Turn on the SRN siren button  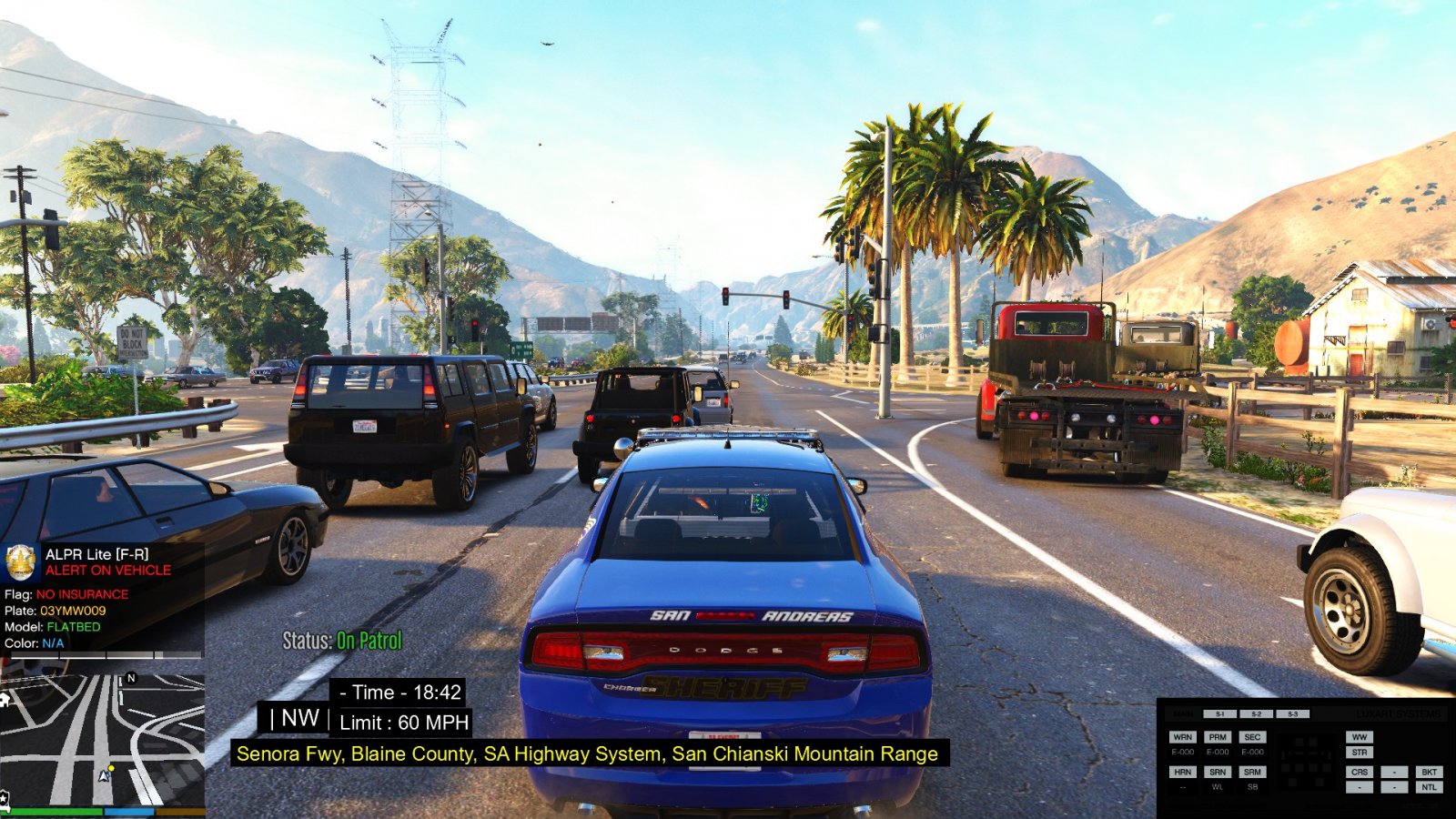tap(1218, 772)
